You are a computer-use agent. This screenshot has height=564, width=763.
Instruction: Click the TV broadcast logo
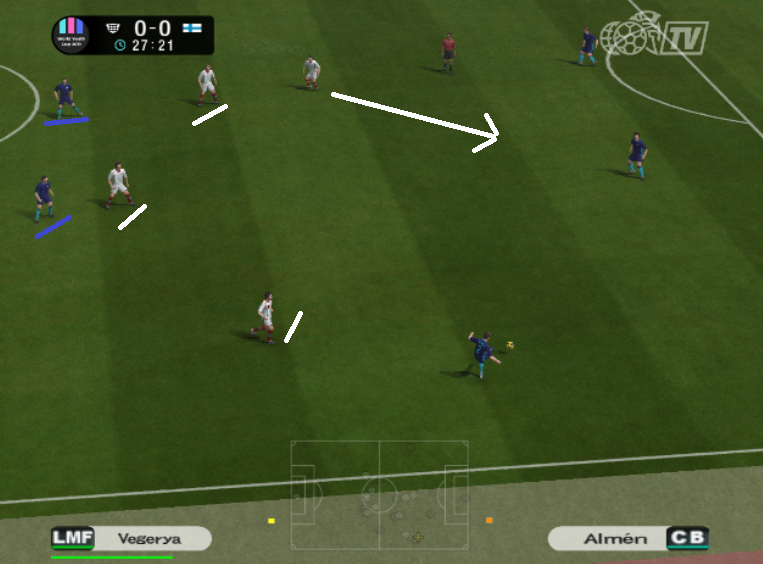click(x=655, y=37)
